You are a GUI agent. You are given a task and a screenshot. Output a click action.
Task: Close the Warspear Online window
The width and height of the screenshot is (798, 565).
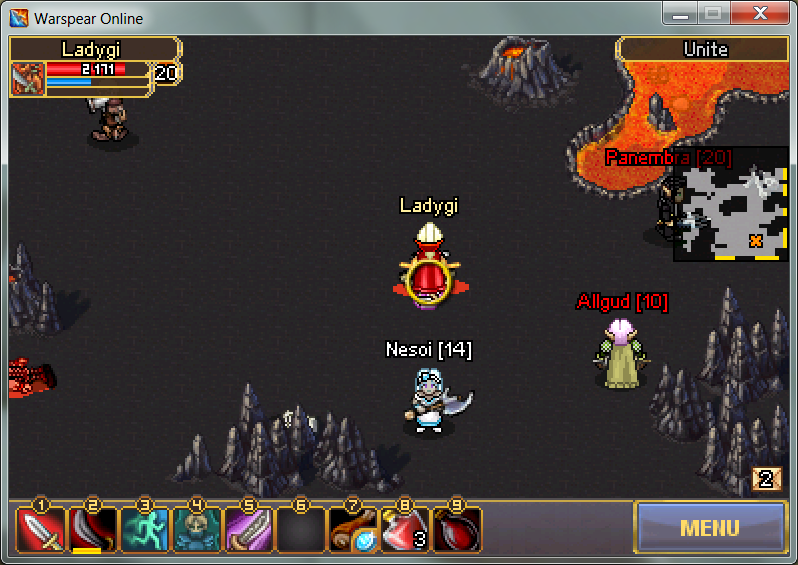[760, 14]
